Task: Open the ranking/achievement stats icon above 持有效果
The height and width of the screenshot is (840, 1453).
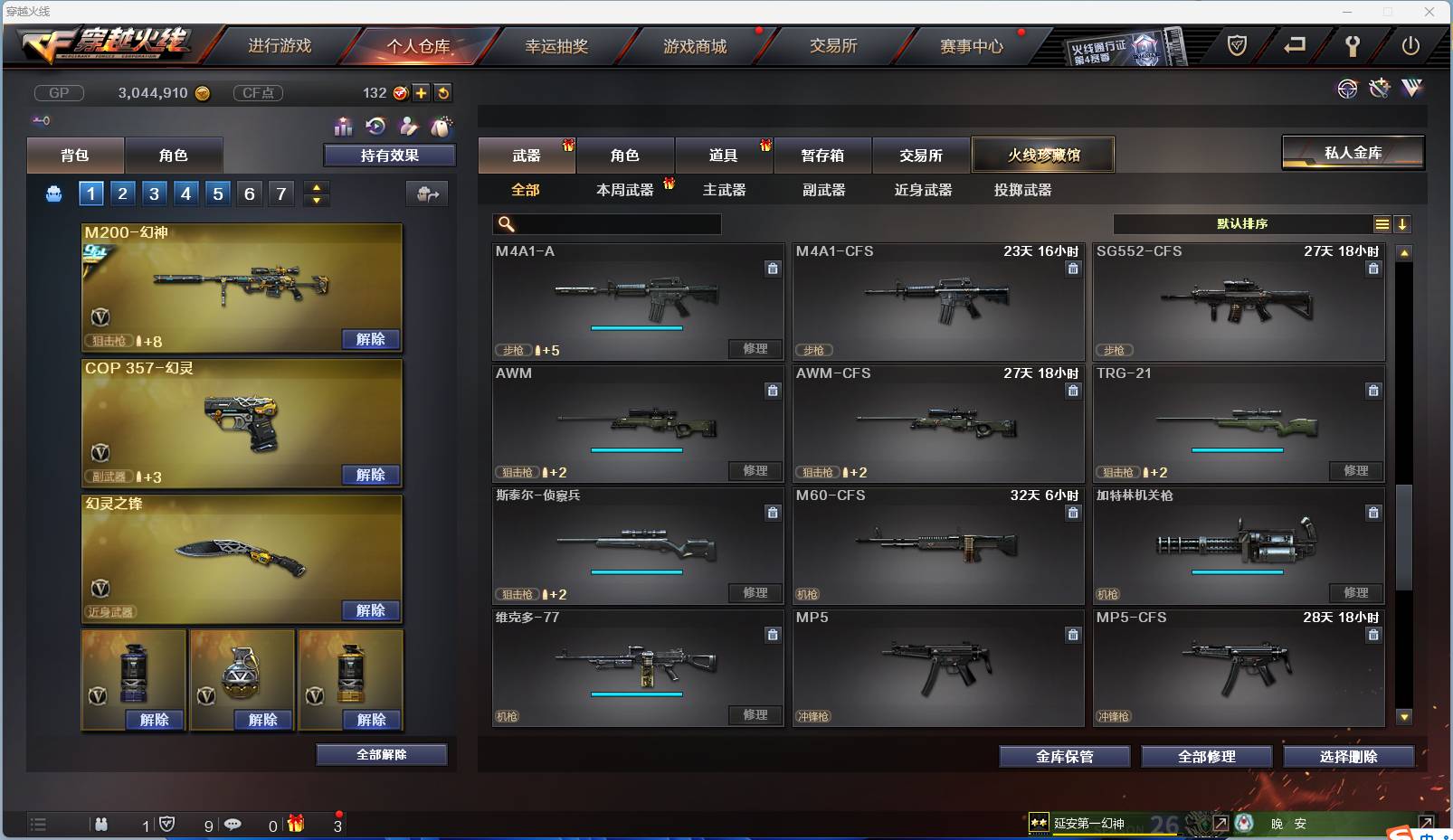Action: tap(344, 127)
